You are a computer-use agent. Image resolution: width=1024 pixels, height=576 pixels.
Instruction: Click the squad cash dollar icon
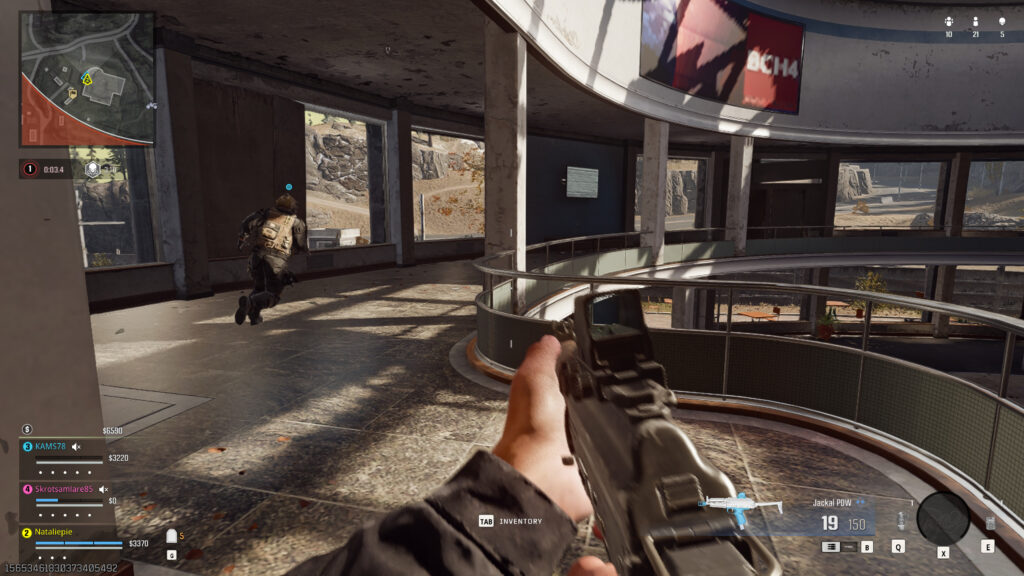27,429
